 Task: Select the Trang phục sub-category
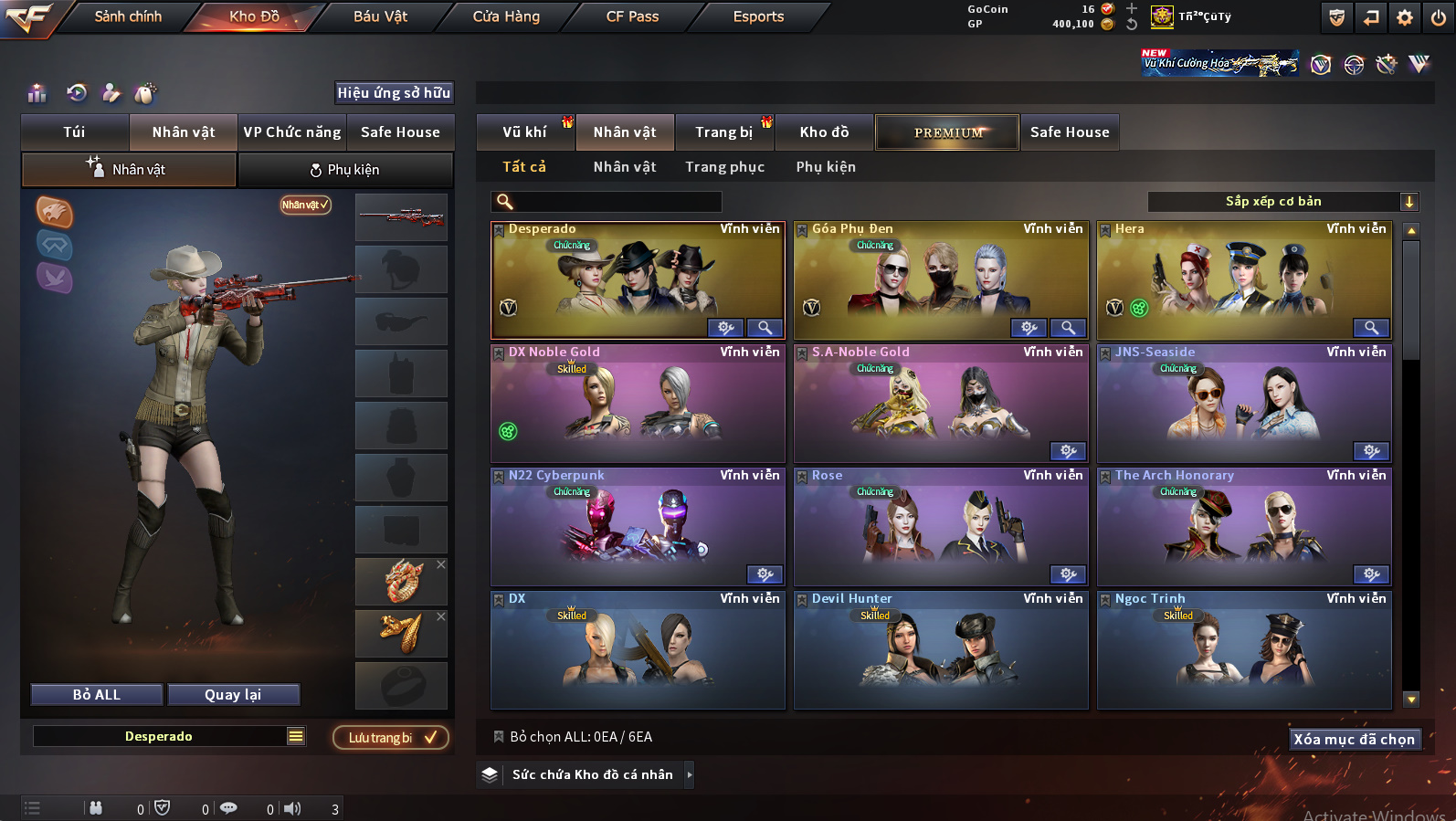pyautogui.click(x=724, y=167)
